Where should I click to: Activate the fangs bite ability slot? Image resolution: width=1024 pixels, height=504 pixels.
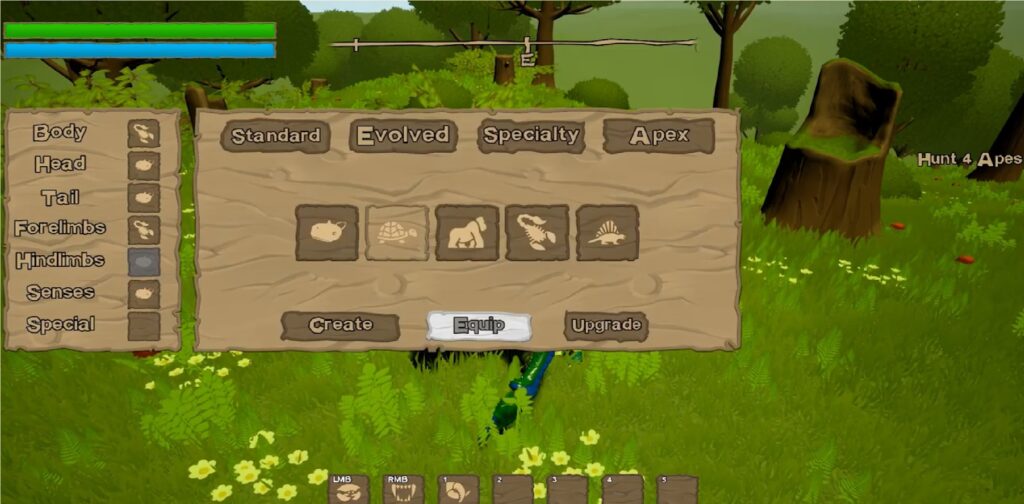click(402, 490)
